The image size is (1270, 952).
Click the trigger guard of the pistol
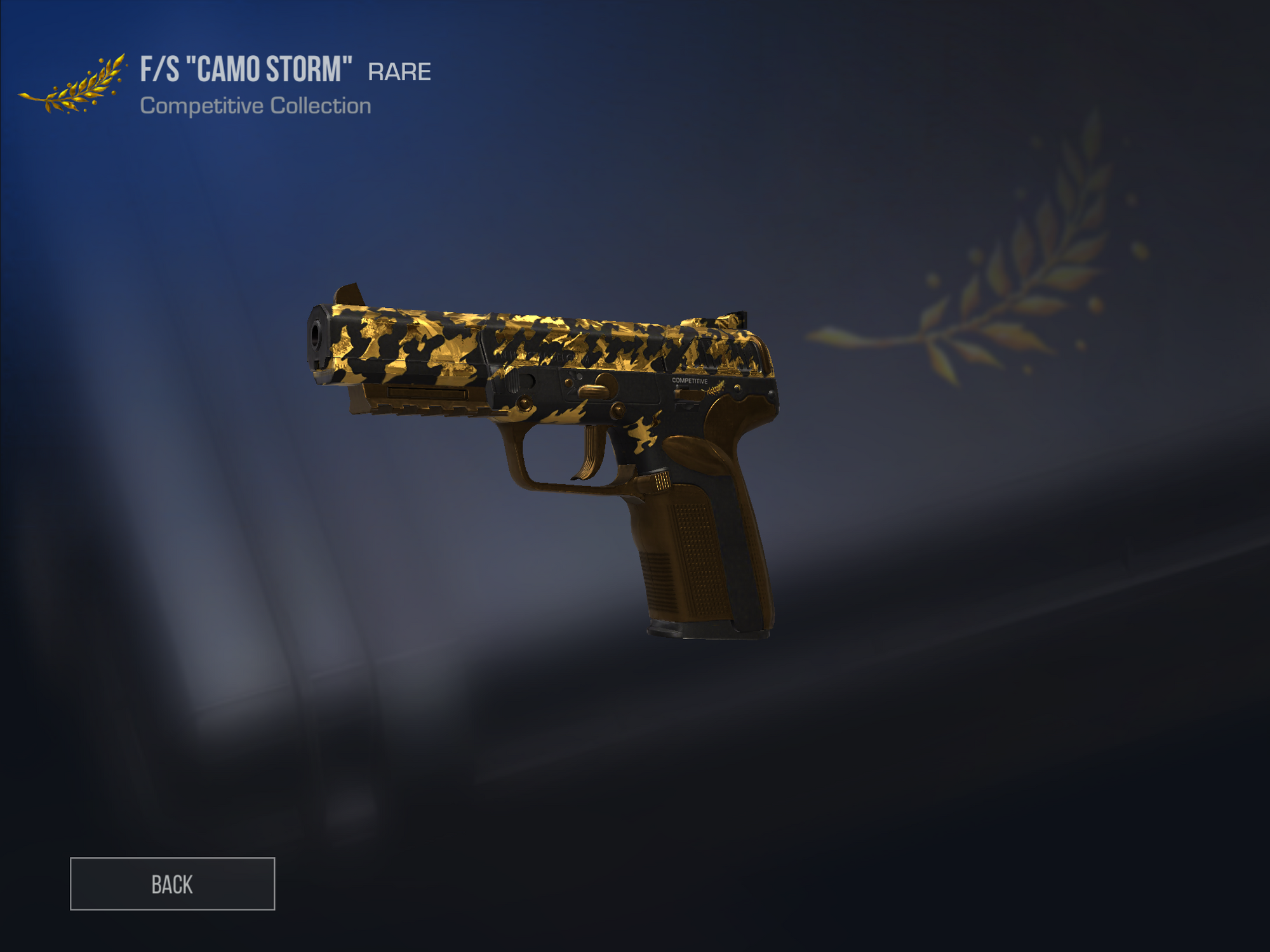coord(559,484)
